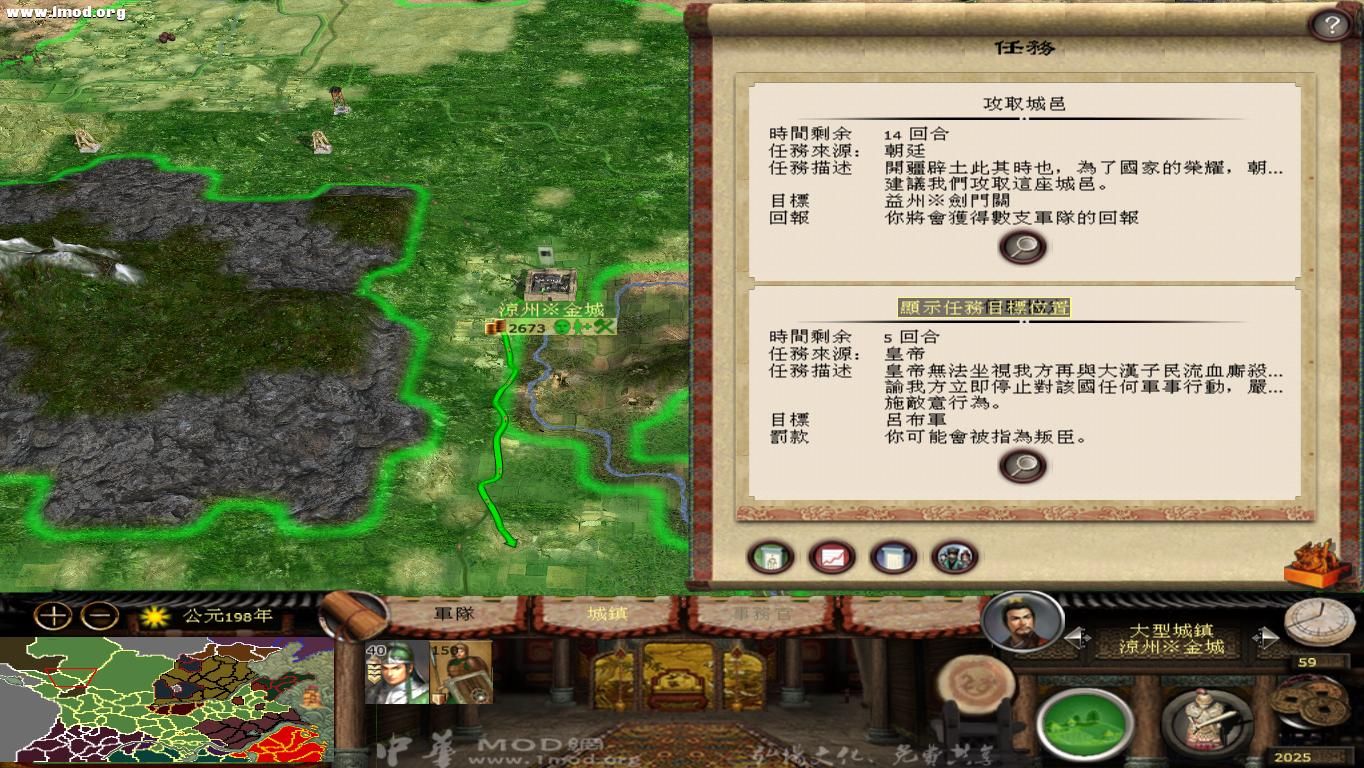The image size is (1364, 768).
Task: Select the 150-man unit card
Action: click(459, 672)
